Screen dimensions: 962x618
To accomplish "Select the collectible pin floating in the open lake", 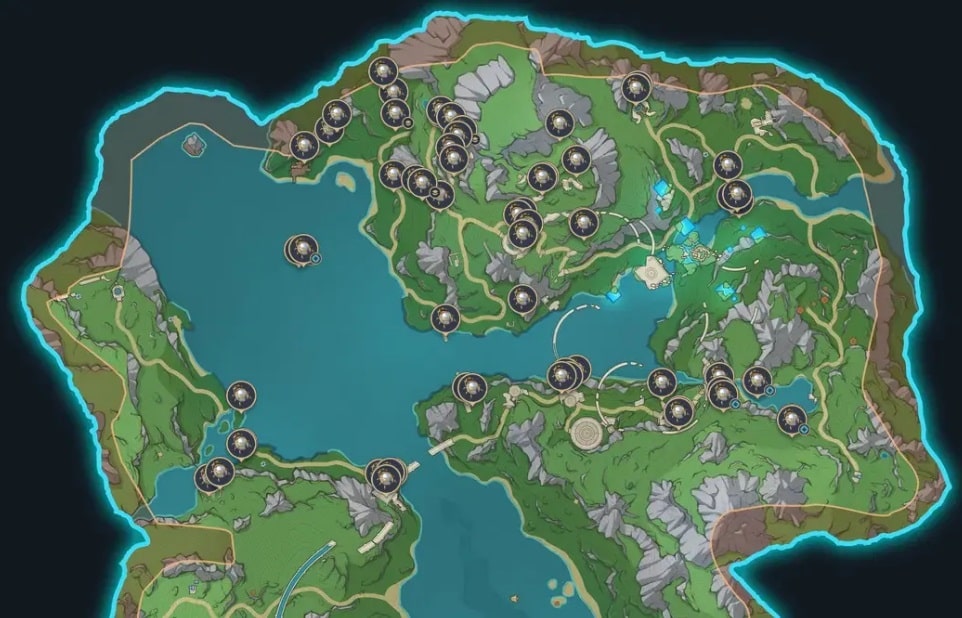I will (x=302, y=249).
